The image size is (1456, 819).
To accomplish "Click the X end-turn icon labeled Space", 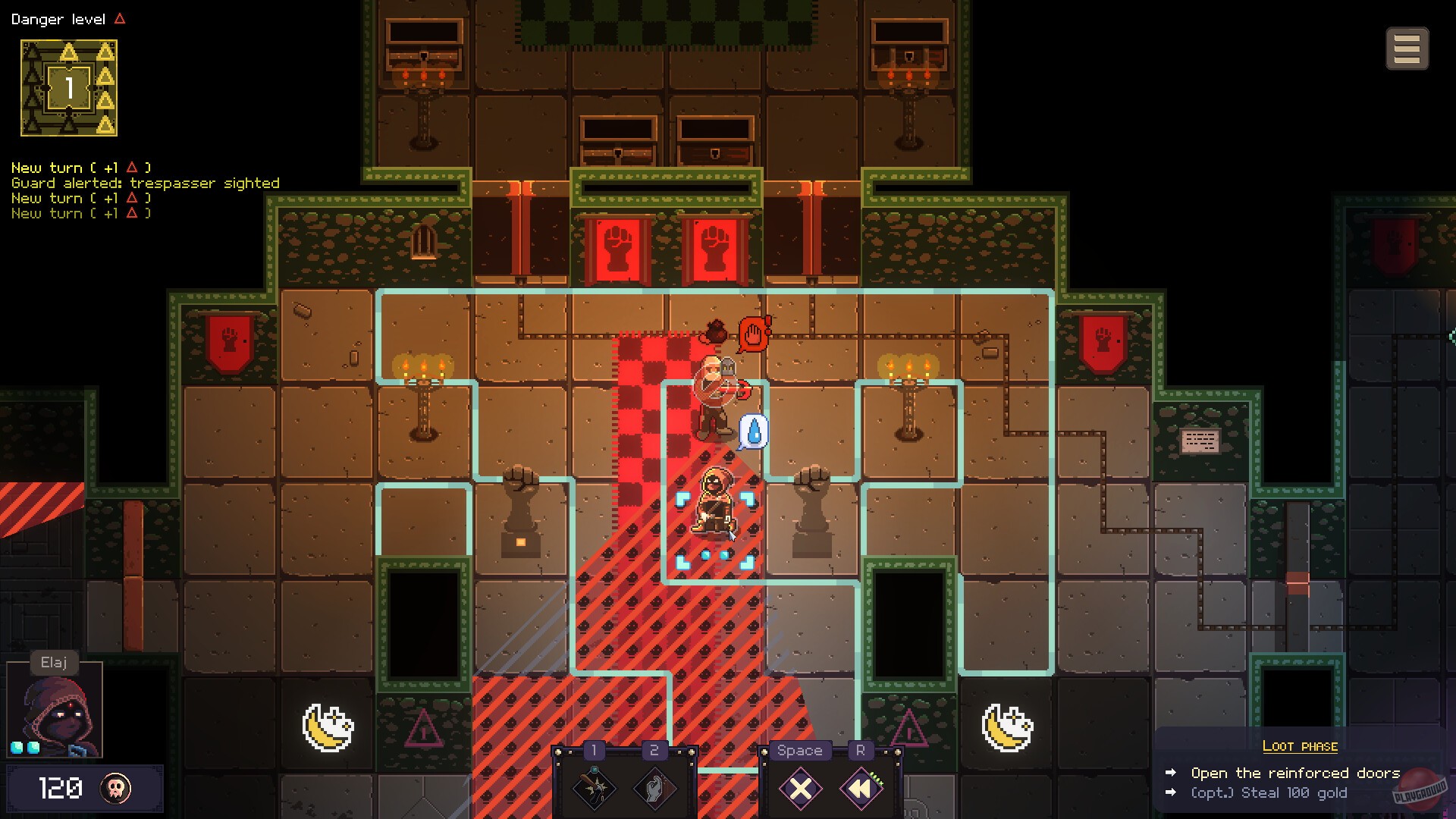I will [799, 789].
